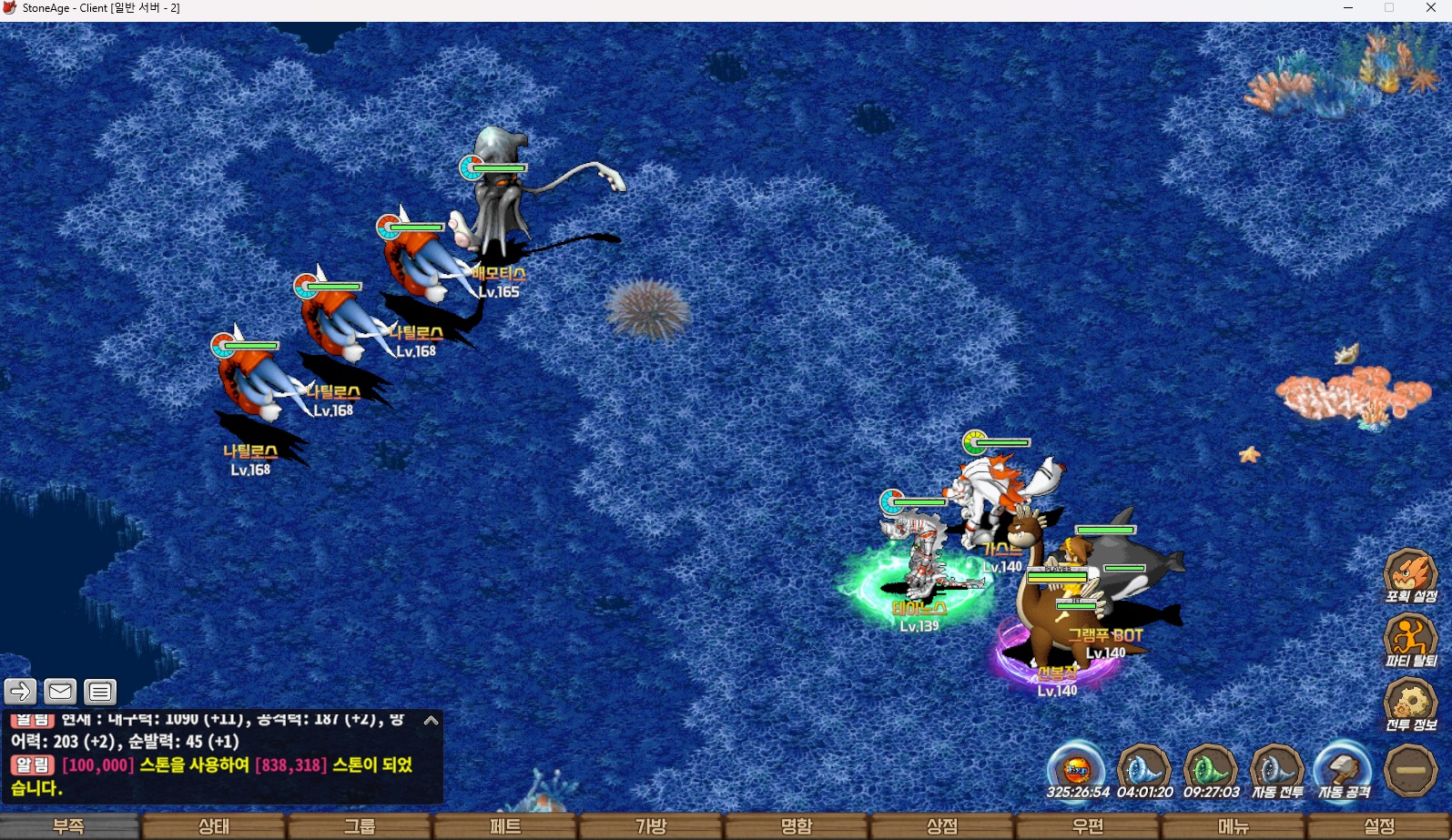Open the 상점 (shop) menu
The height and width of the screenshot is (840, 1452).
[x=942, y=826]
